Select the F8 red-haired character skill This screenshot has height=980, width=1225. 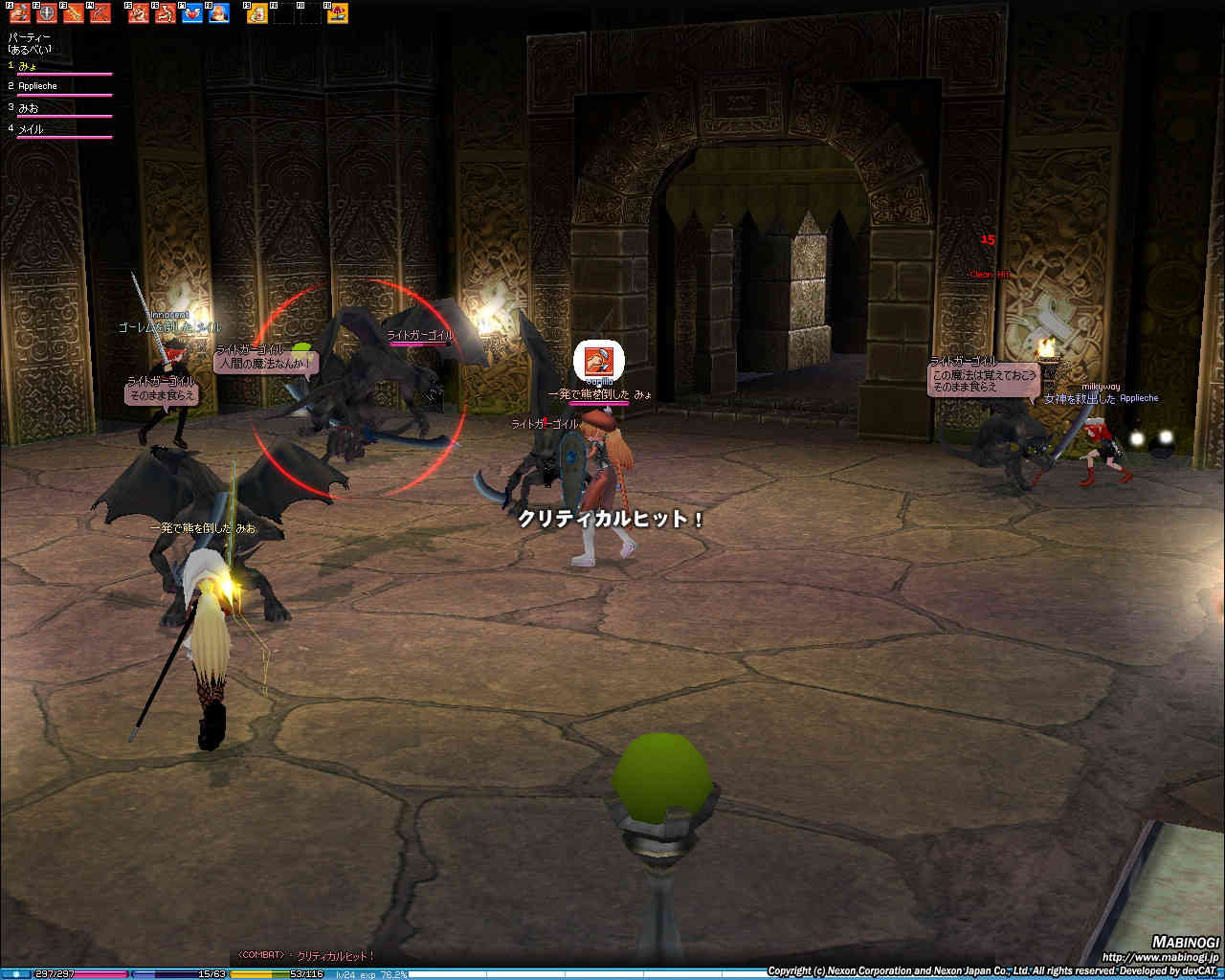click(219, 12)
